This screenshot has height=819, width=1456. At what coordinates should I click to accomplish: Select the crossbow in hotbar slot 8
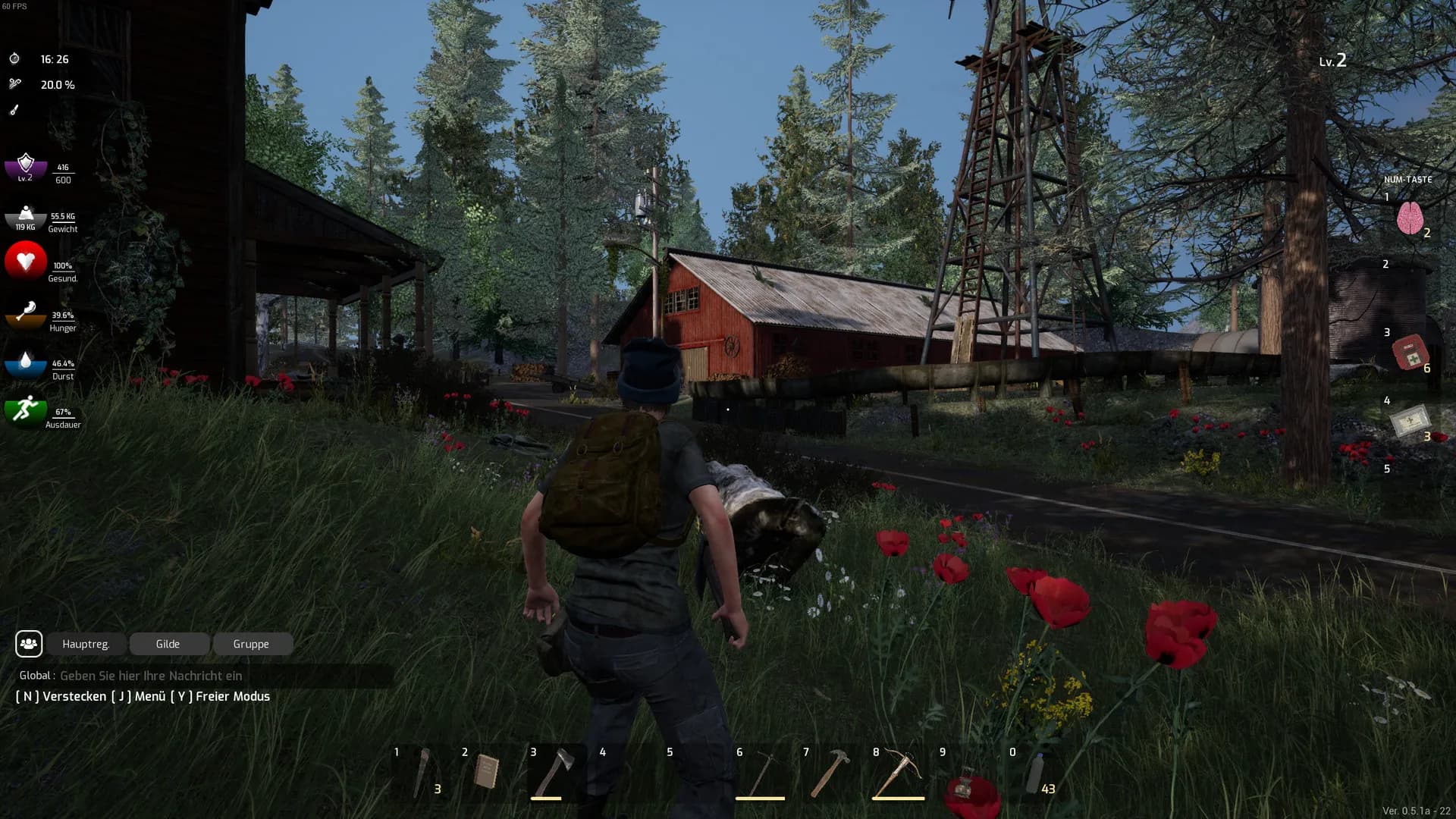coord(899,772)
